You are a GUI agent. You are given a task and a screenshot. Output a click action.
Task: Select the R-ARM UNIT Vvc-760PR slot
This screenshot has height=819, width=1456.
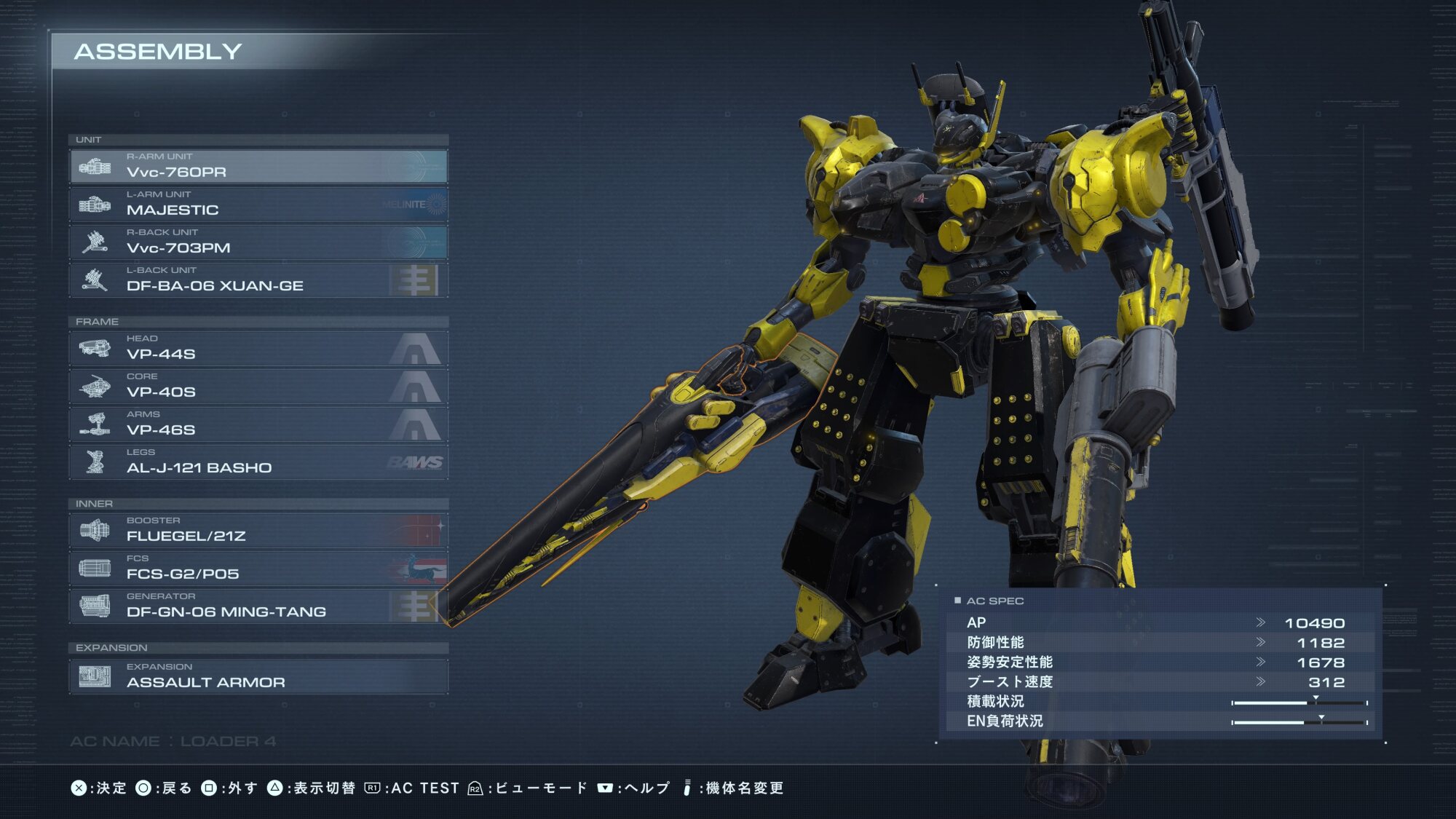tap(258, 166)
